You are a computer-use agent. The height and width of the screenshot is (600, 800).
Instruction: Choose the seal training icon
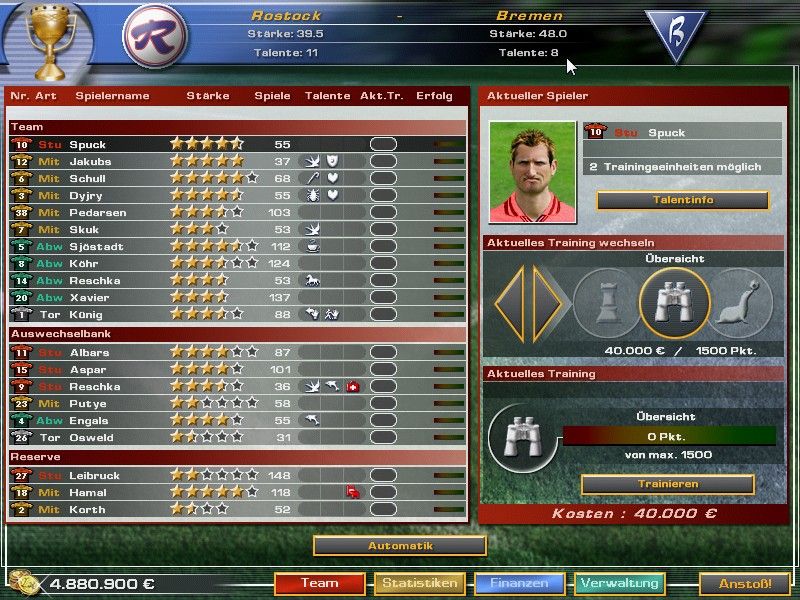tap(741, 303)
